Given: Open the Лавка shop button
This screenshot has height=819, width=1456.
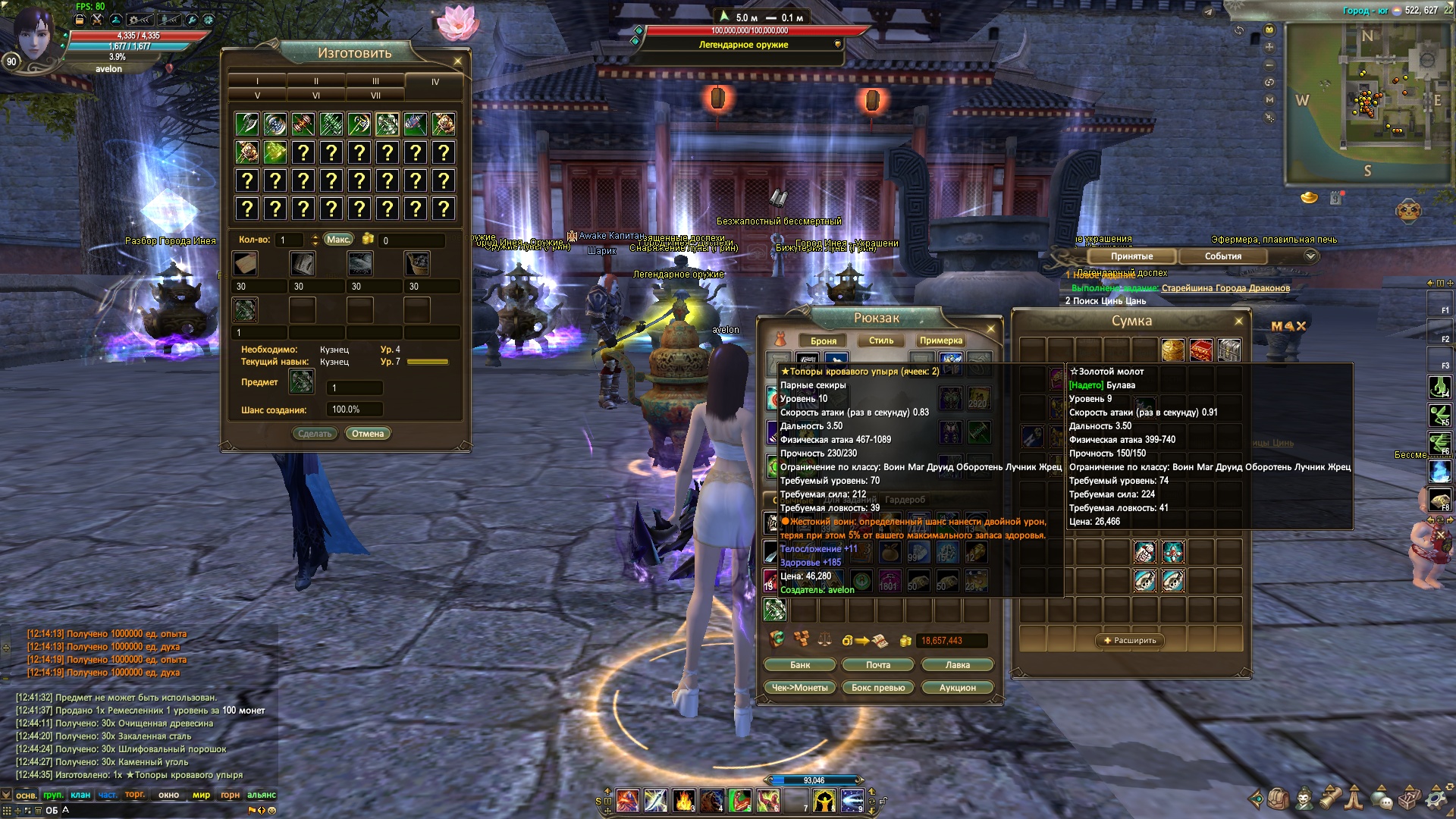Looking at the screenshot, I should pyautogui.click(x=957, y=665).
